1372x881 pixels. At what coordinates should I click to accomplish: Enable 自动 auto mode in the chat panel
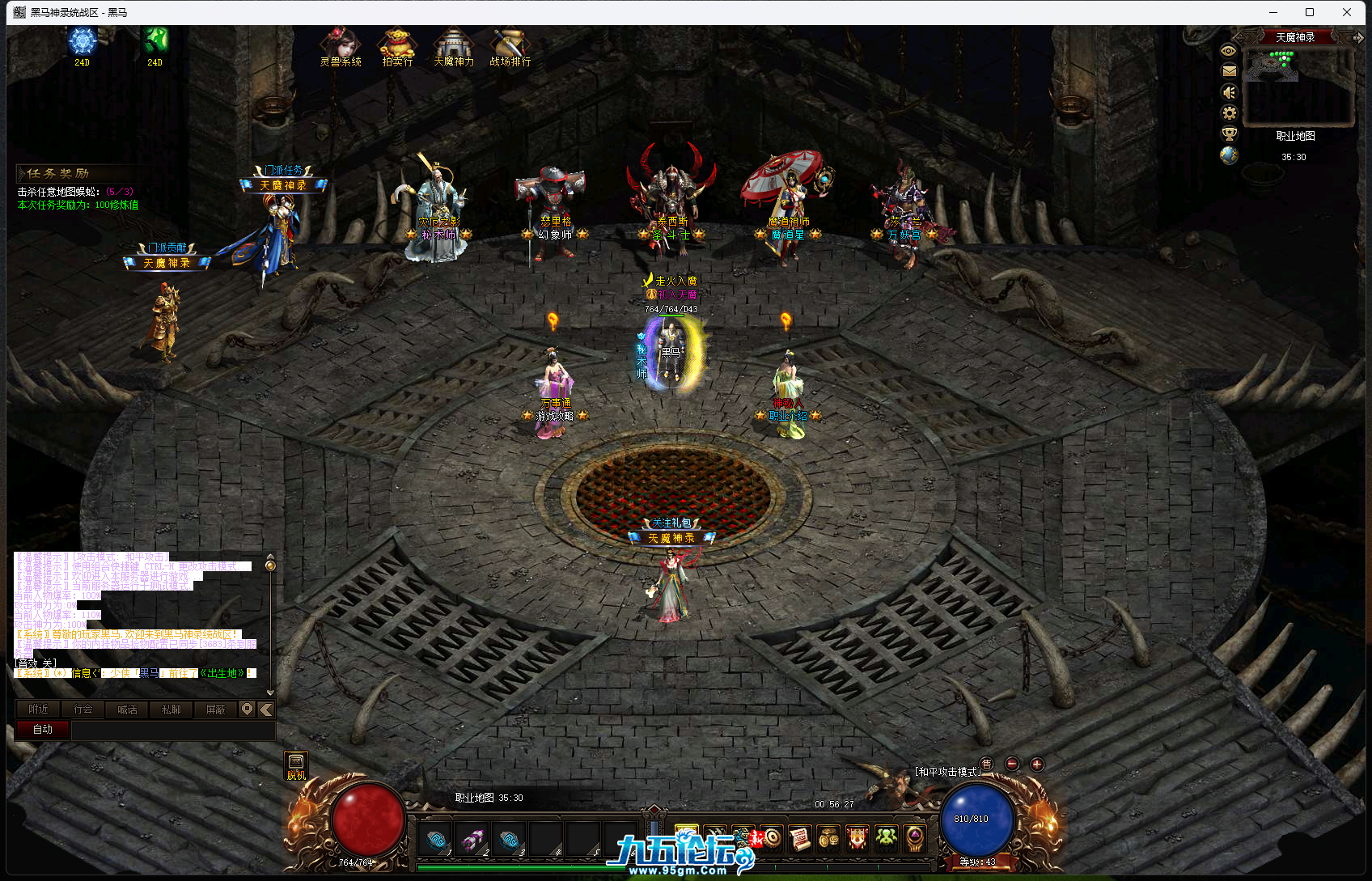click(x=42, y=729)
